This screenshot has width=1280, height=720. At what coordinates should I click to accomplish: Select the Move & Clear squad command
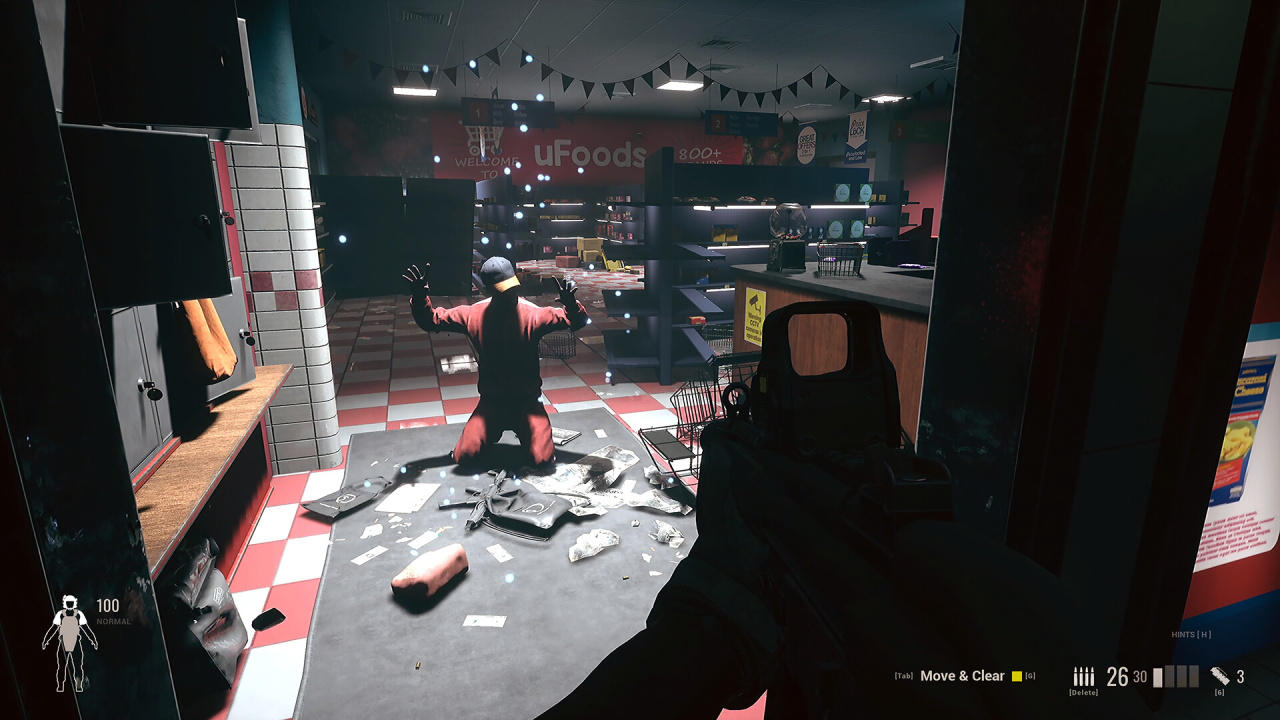[962, 676]
